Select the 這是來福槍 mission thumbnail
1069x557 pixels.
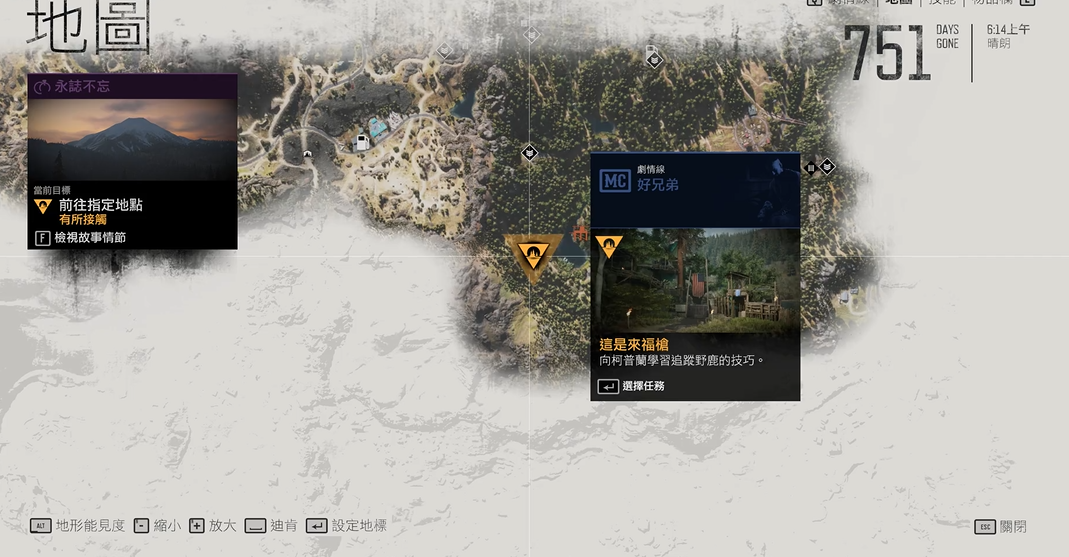click(696, 279)
